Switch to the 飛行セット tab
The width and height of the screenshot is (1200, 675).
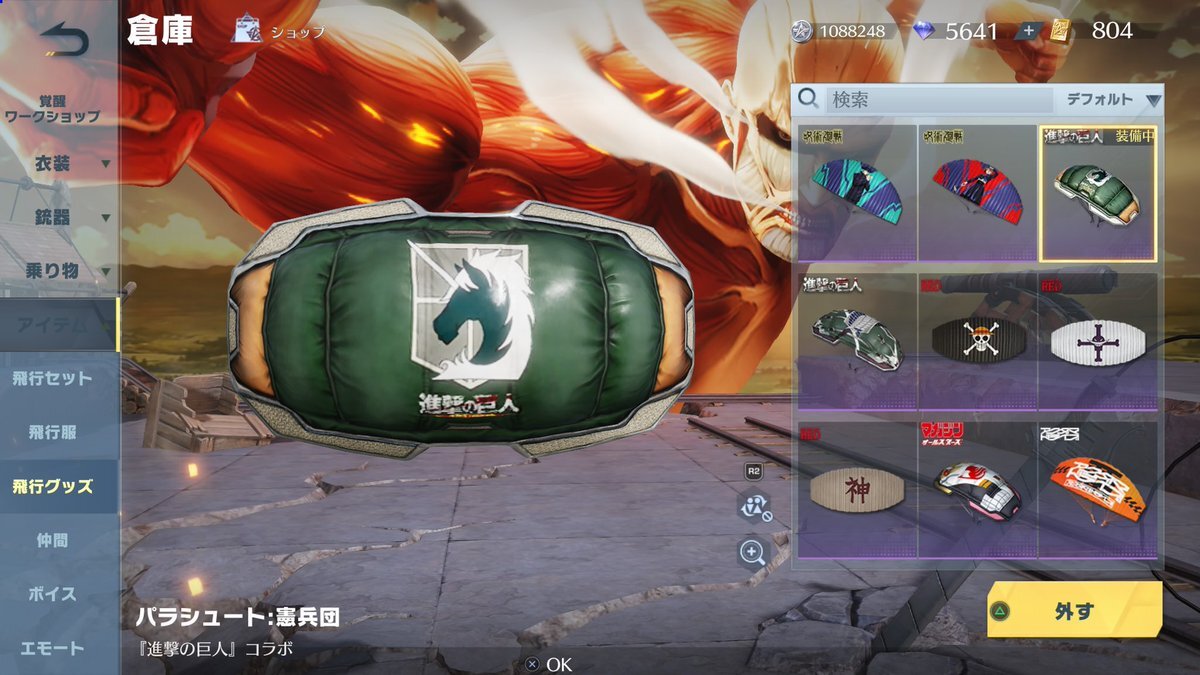[53, 379]
